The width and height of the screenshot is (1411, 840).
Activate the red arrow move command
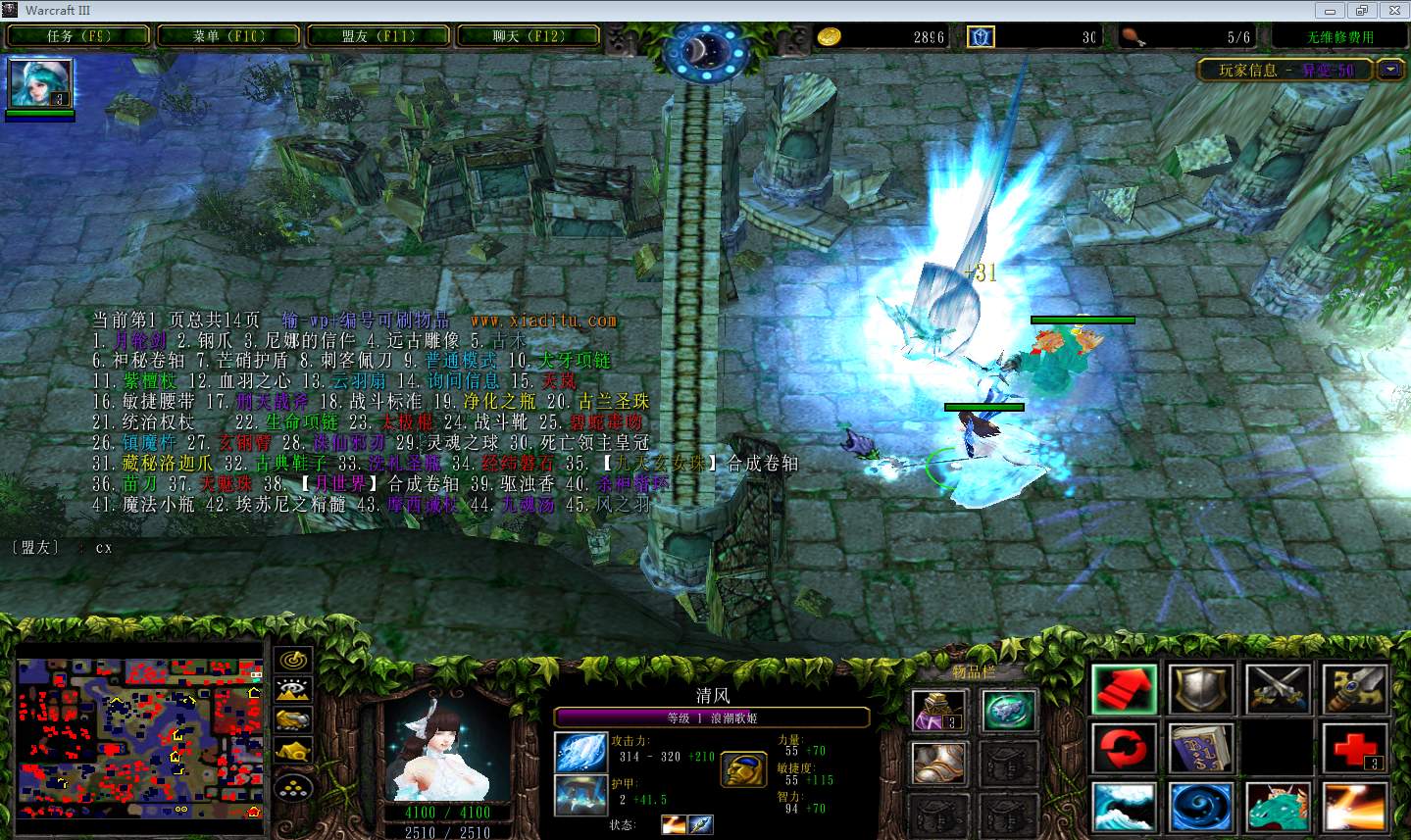(1124, 689)
